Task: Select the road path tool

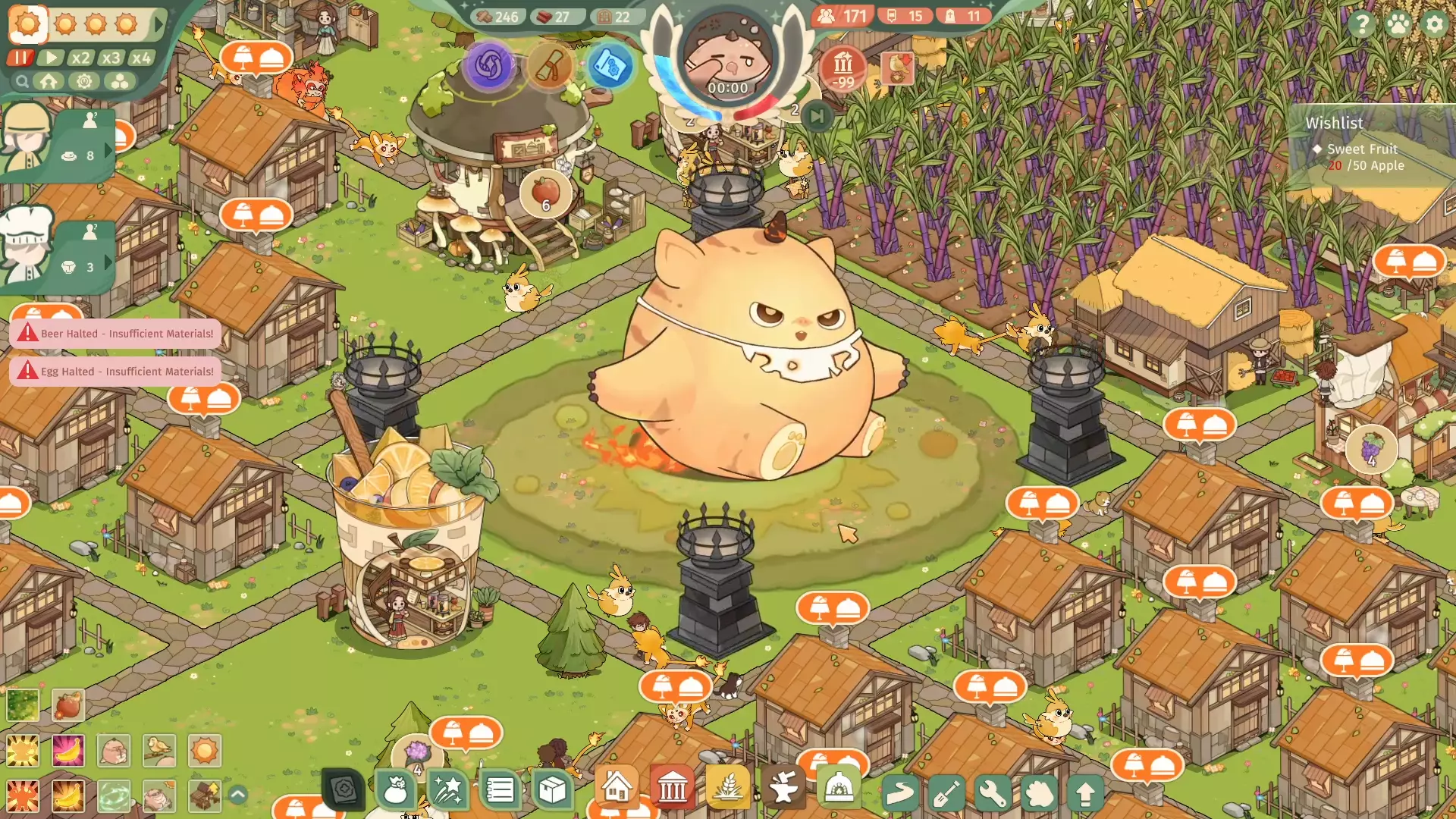Action: (x=900, y=793)
